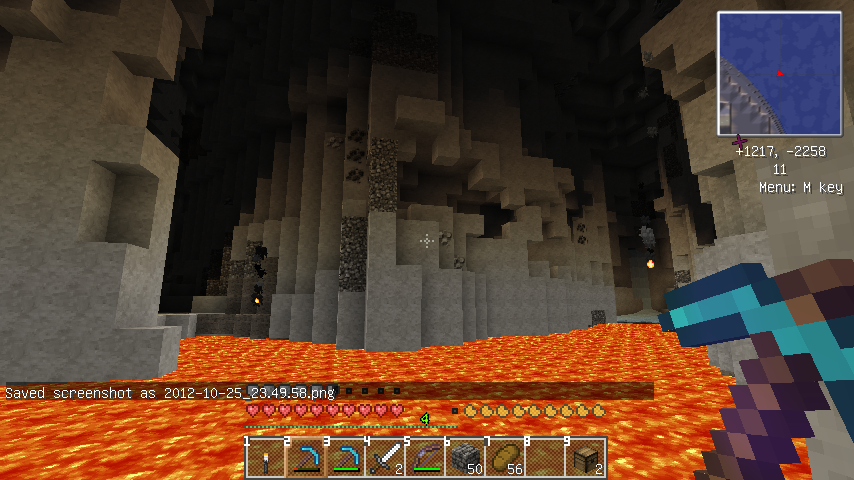Select the sword in the hotbar
The width and height of the screenshot is (854, 480).
[x=386, y=458]
